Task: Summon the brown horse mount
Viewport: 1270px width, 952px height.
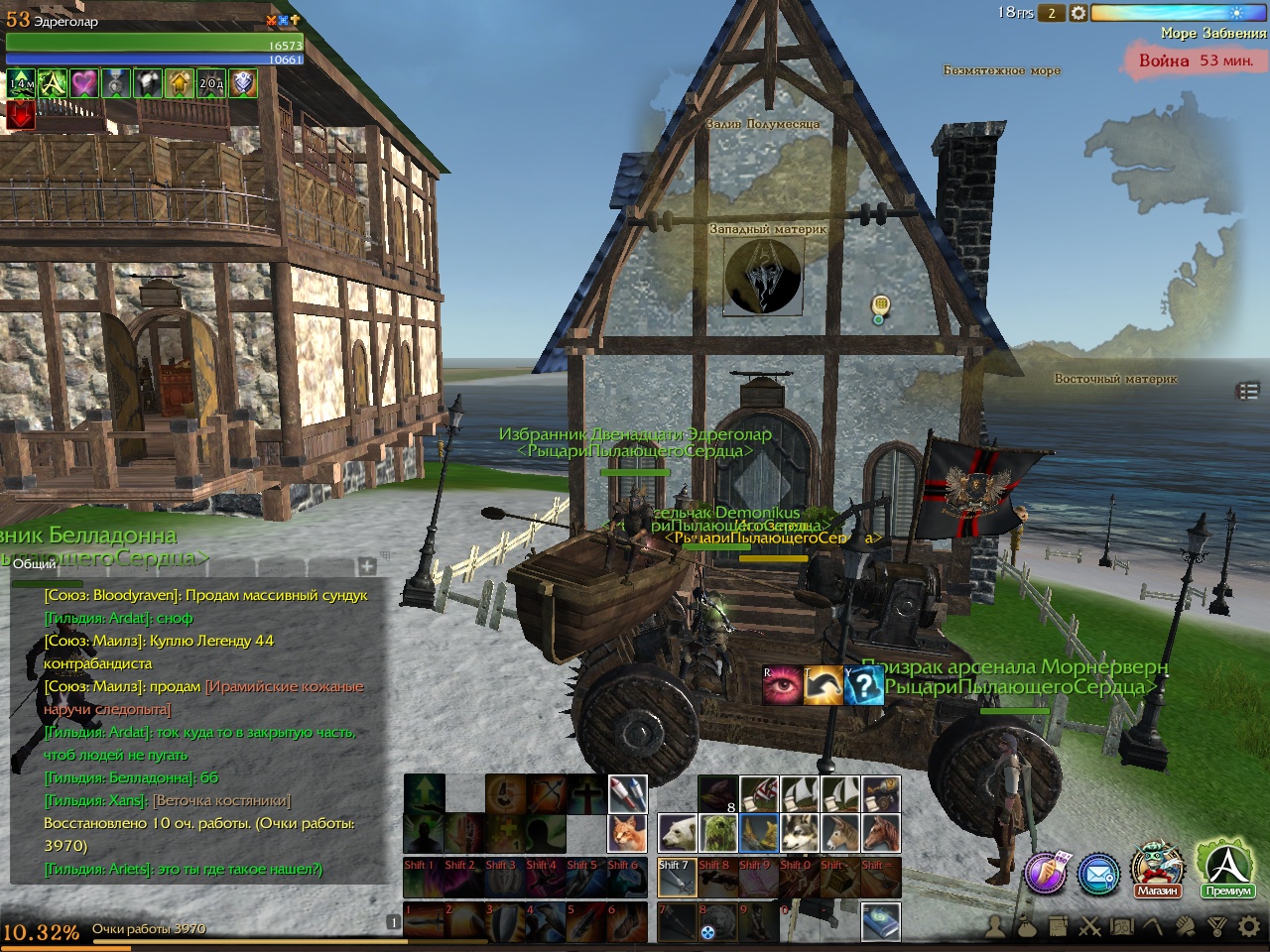Action: 881,834
